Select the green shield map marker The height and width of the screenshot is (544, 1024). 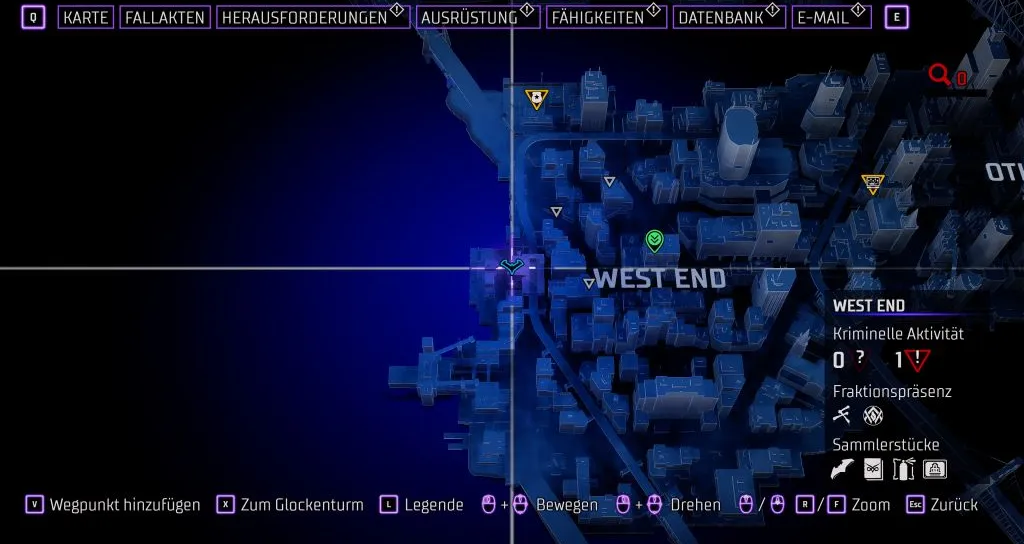pos(654,239)
